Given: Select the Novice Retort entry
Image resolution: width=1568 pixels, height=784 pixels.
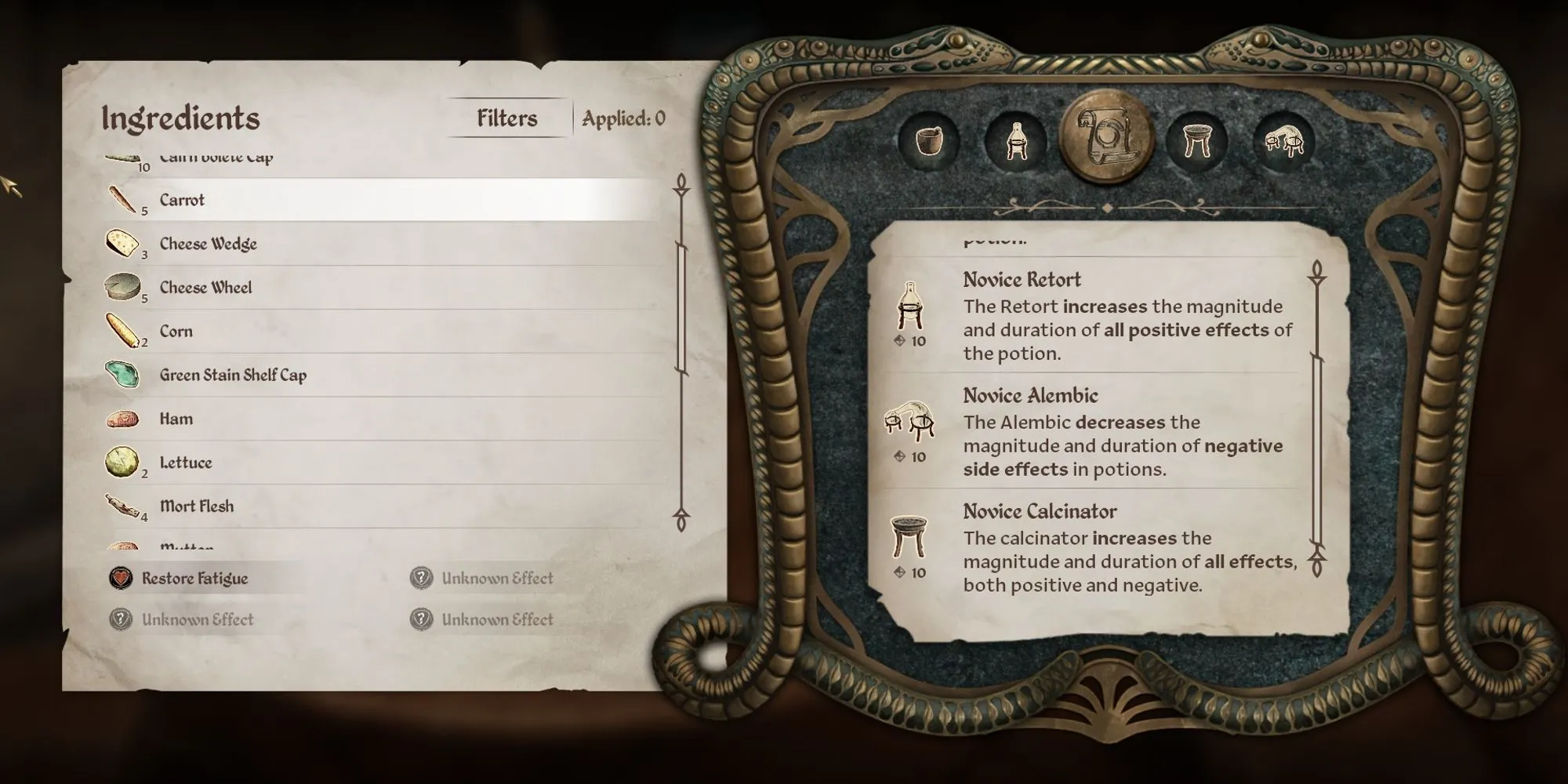Looking at the screenshot, I should pyautogui.click(x=1022, y=280).
